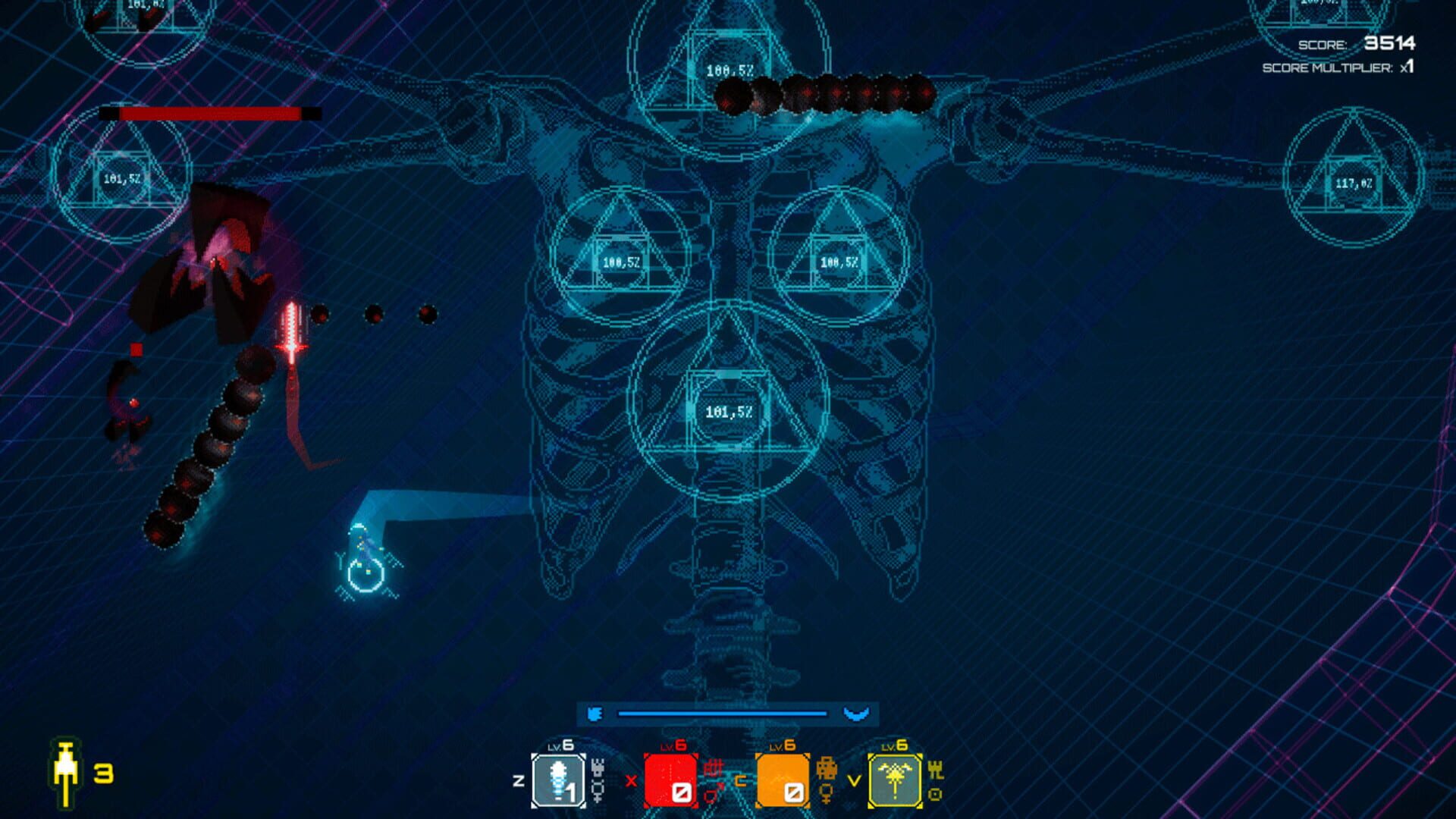The height and width of the screenshot is (819, 1456).
Task: Click the LV.6 badge above the red weapon
Action: tap(671, 745)
